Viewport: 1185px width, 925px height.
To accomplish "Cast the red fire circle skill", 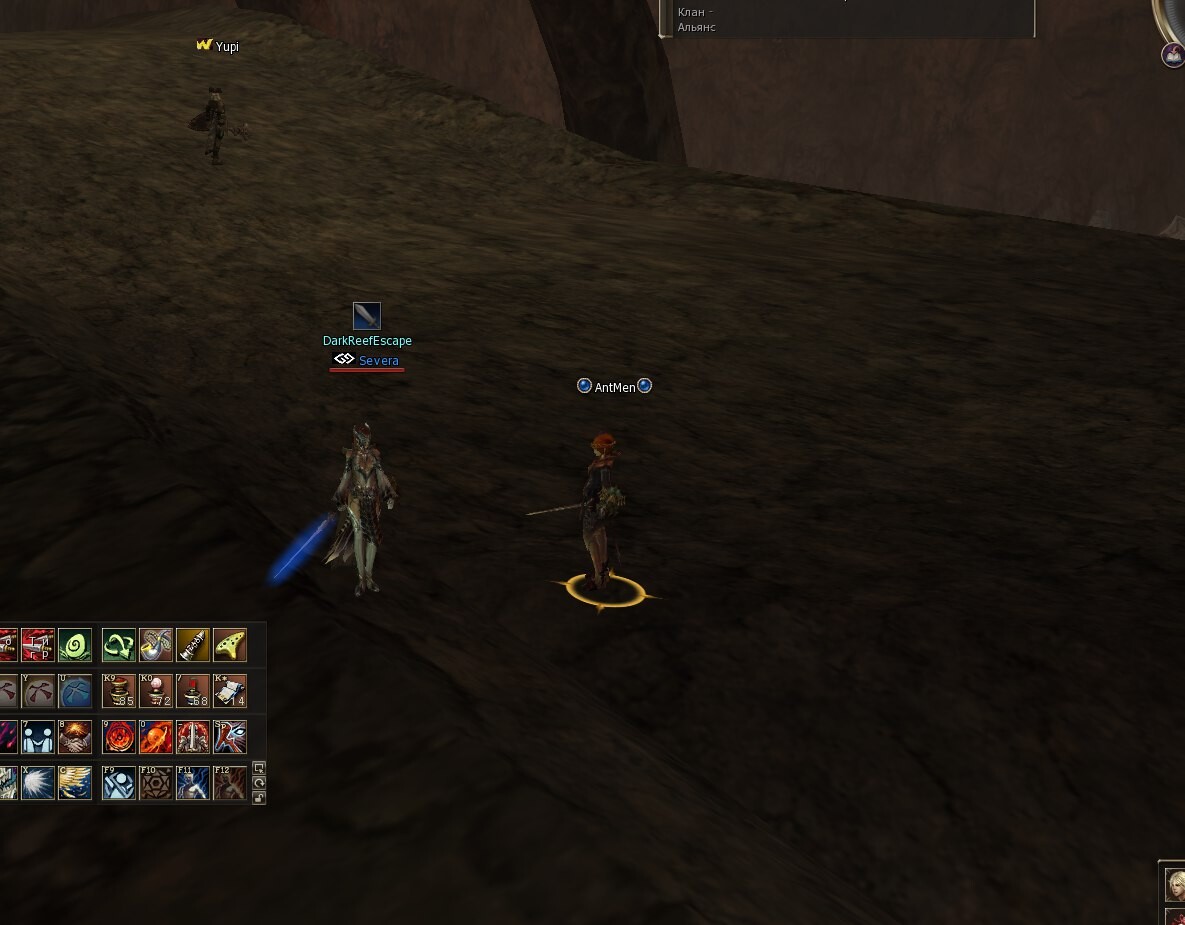I will (x=119, y=737).
